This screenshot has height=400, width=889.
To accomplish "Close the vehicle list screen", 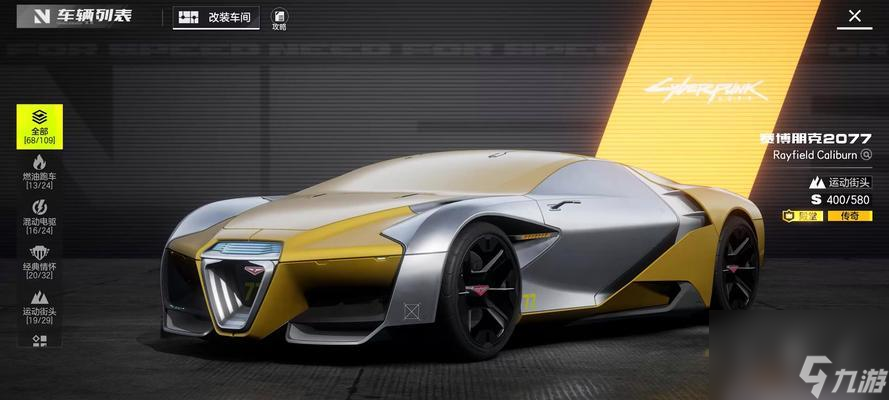I will click(854, 17).
